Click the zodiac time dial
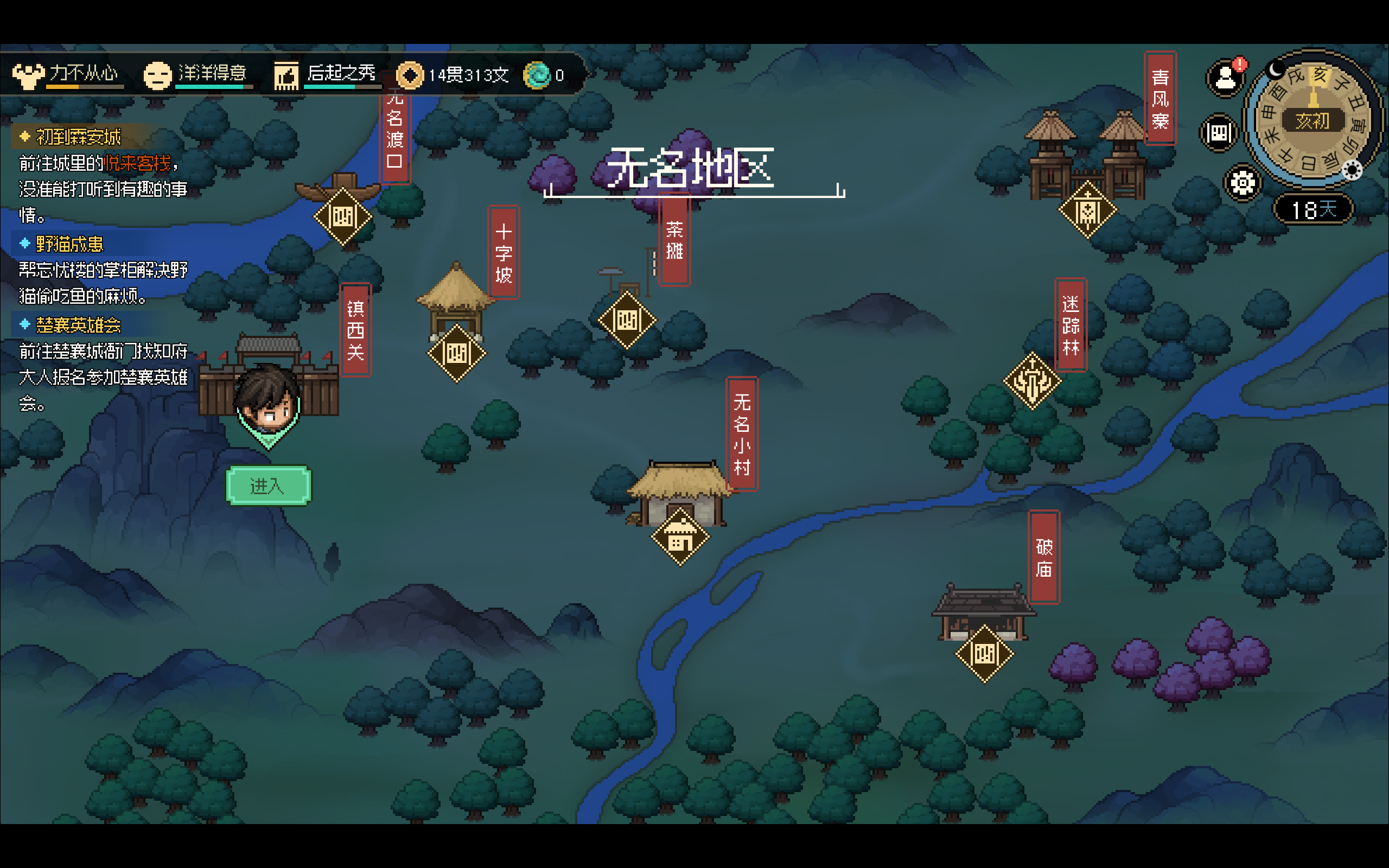 coord(1312,119)
